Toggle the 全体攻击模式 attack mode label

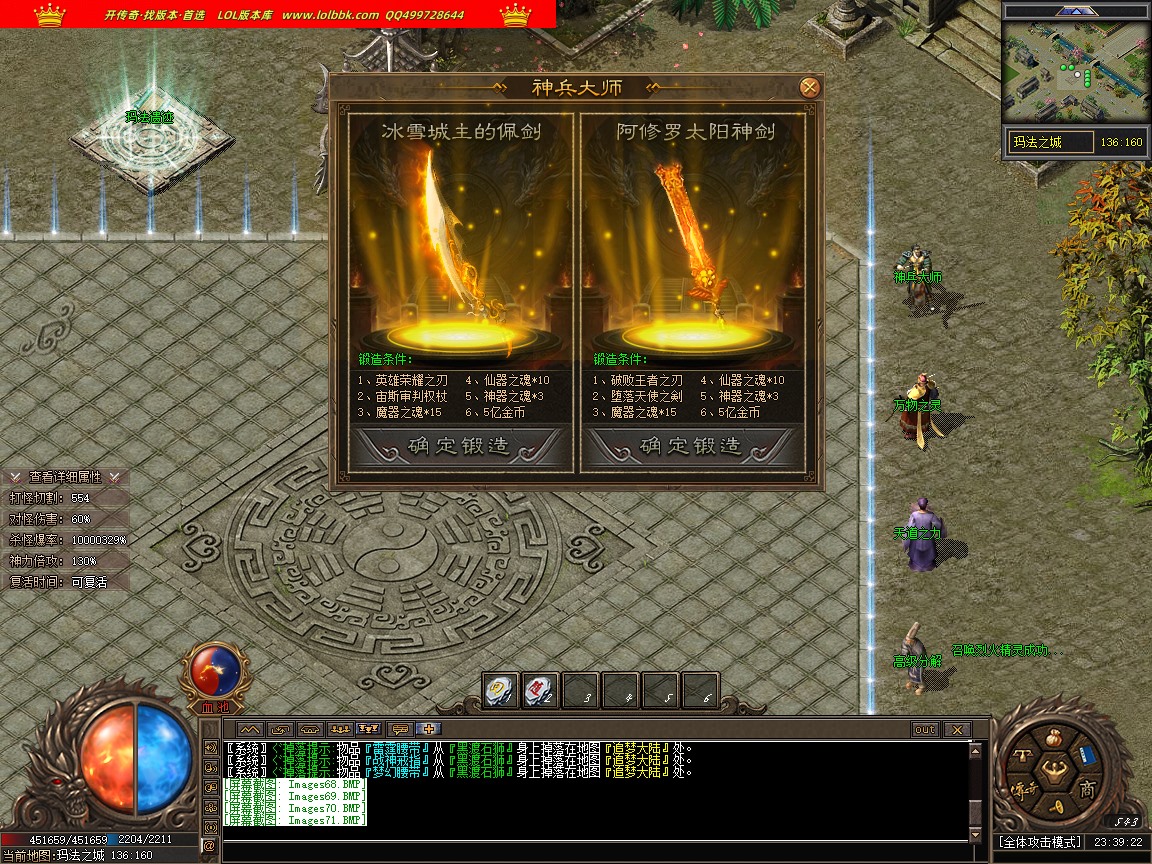pyautogui.click(x=1039, y=842)
